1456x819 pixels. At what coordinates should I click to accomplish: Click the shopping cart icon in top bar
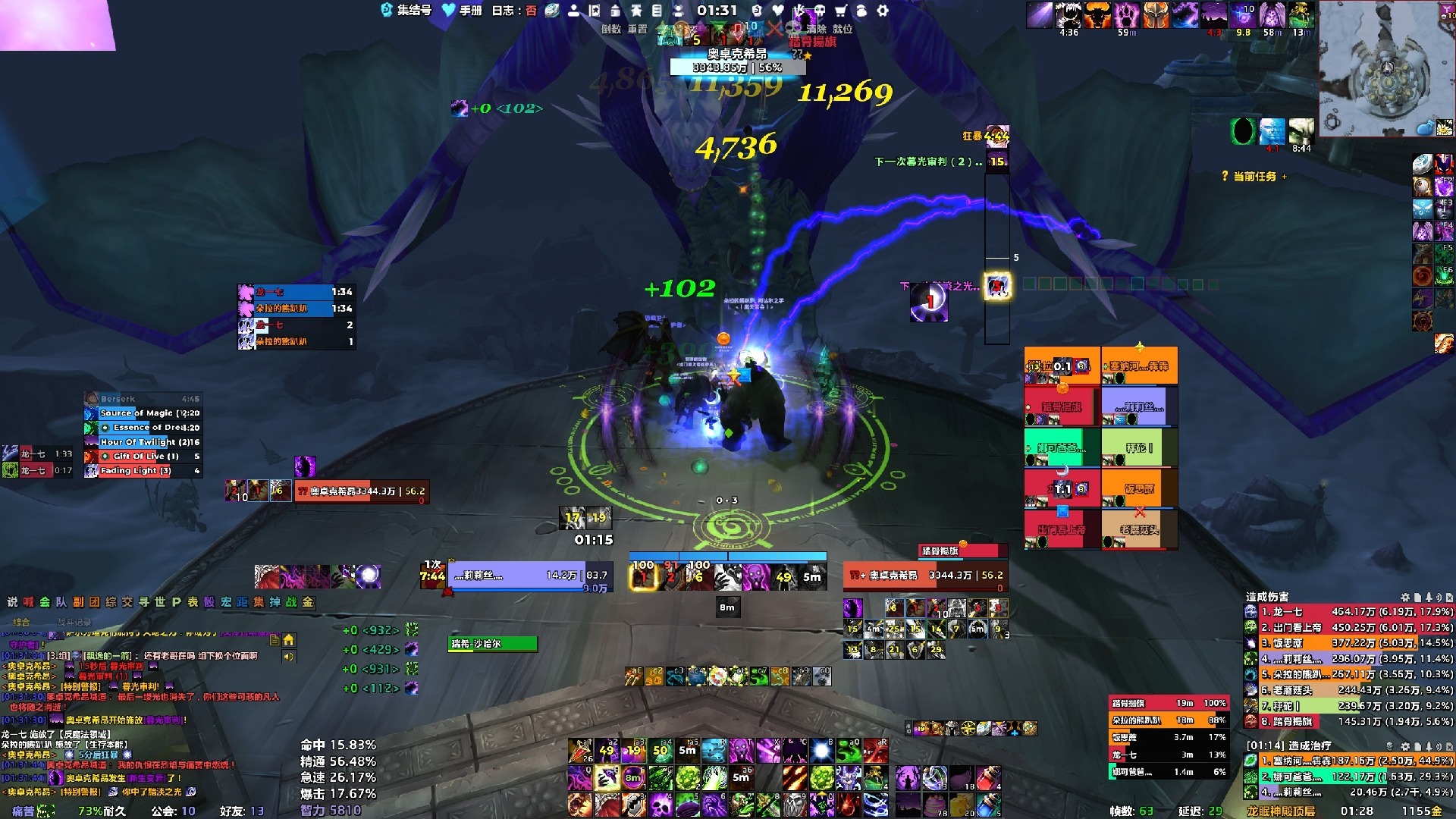click(841, 11)
